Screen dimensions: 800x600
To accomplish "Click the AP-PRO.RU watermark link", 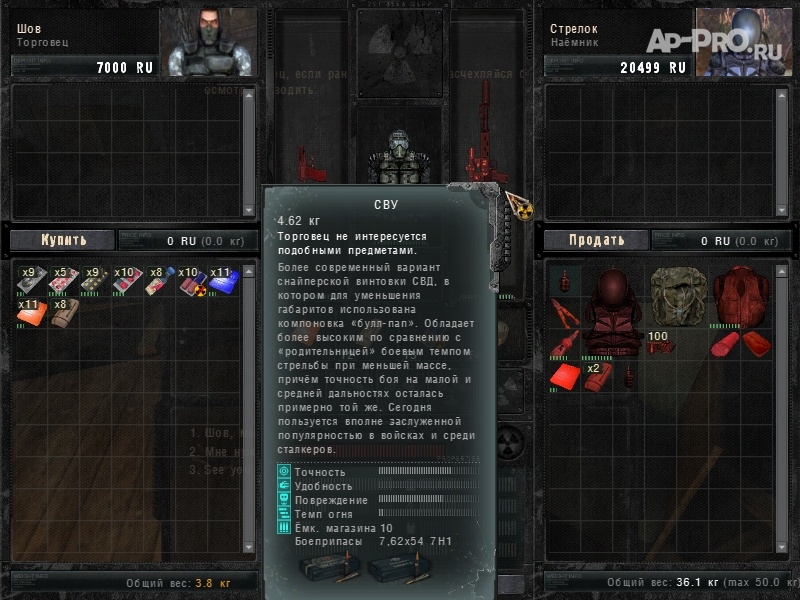I will point(716,41).
